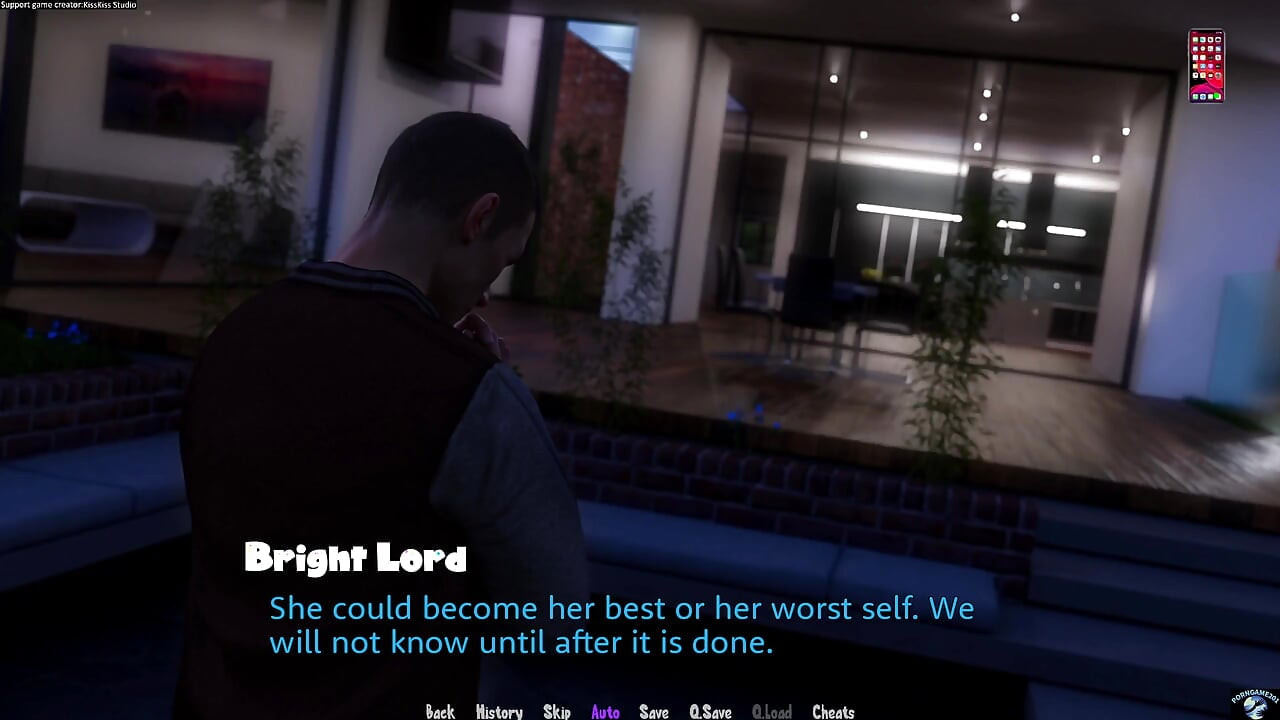Click the PORNGAME301 watermark logo

1252,707
